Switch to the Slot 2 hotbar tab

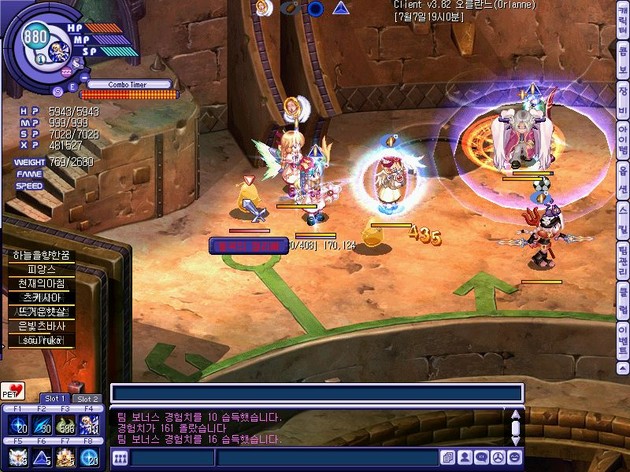87,398
